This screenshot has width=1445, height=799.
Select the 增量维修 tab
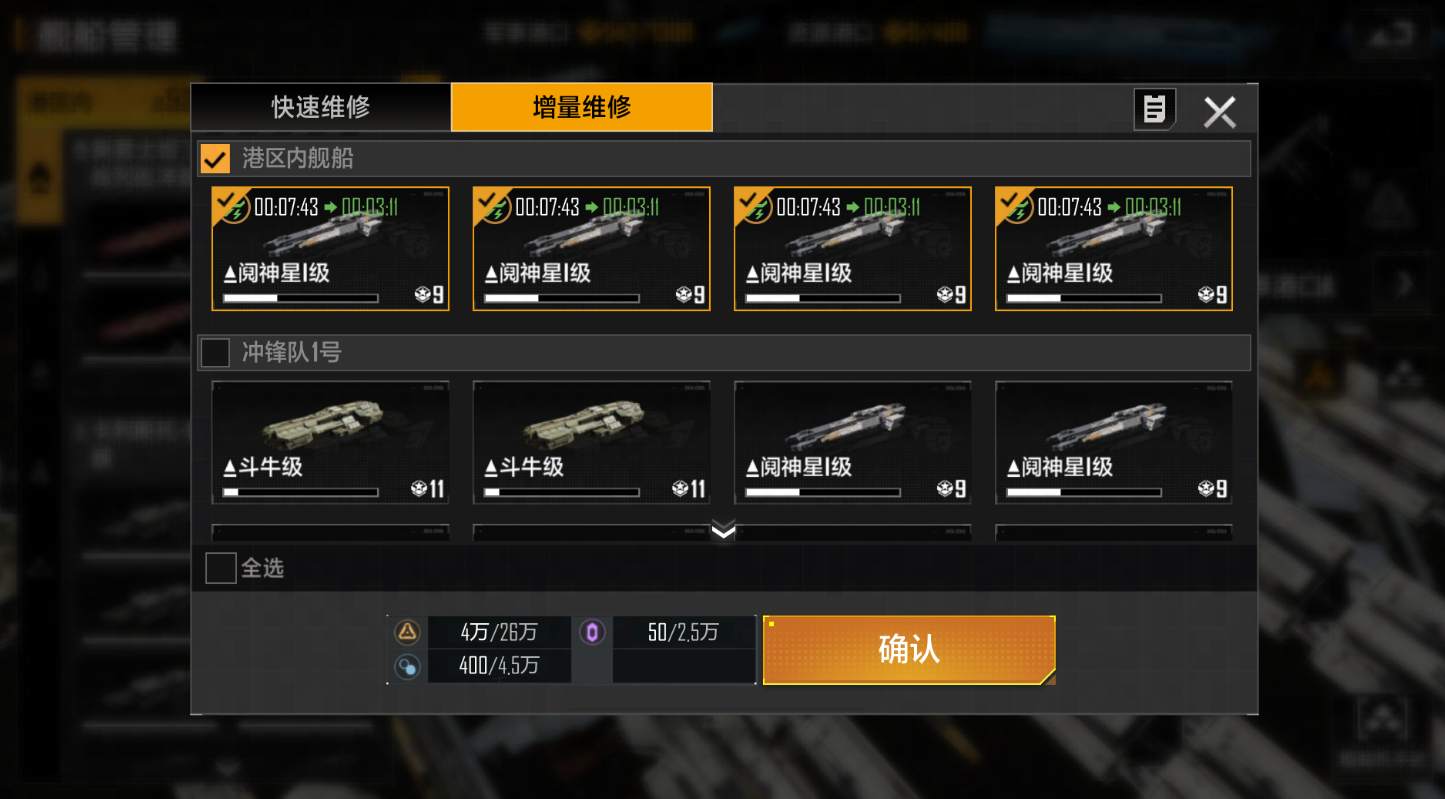tap(582, 106)
